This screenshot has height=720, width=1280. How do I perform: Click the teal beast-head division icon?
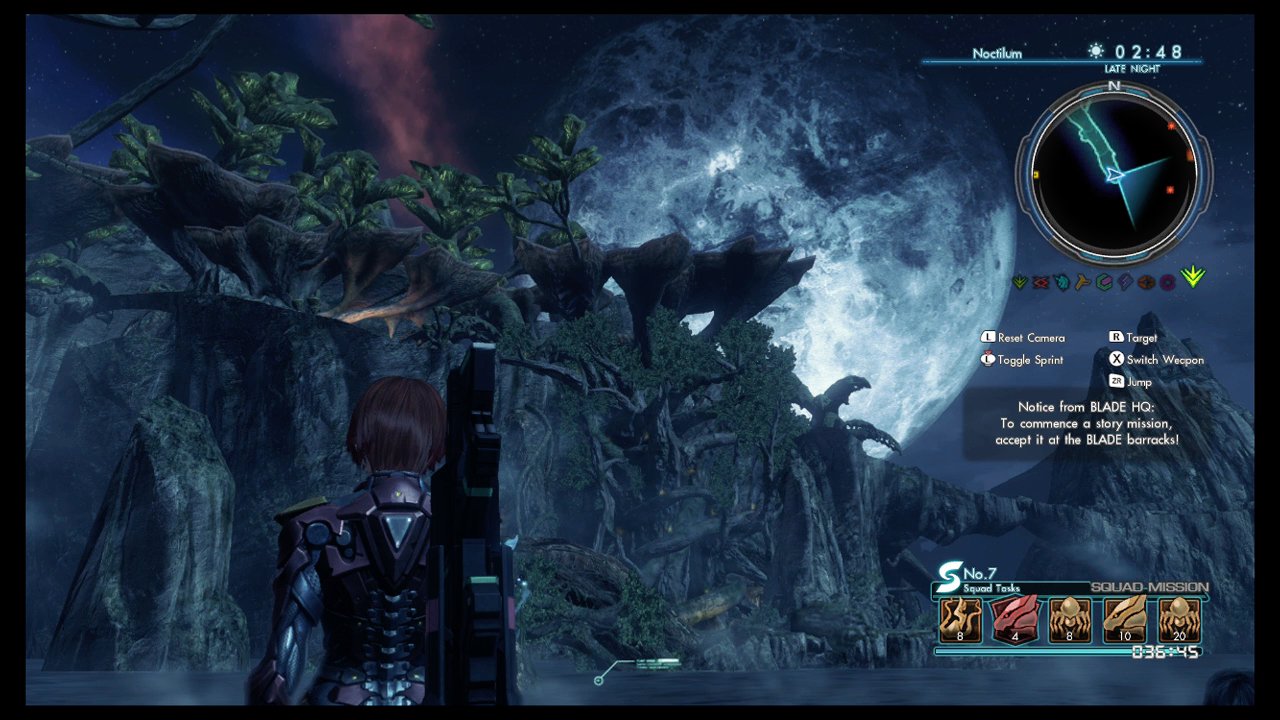coord(1062,283)
